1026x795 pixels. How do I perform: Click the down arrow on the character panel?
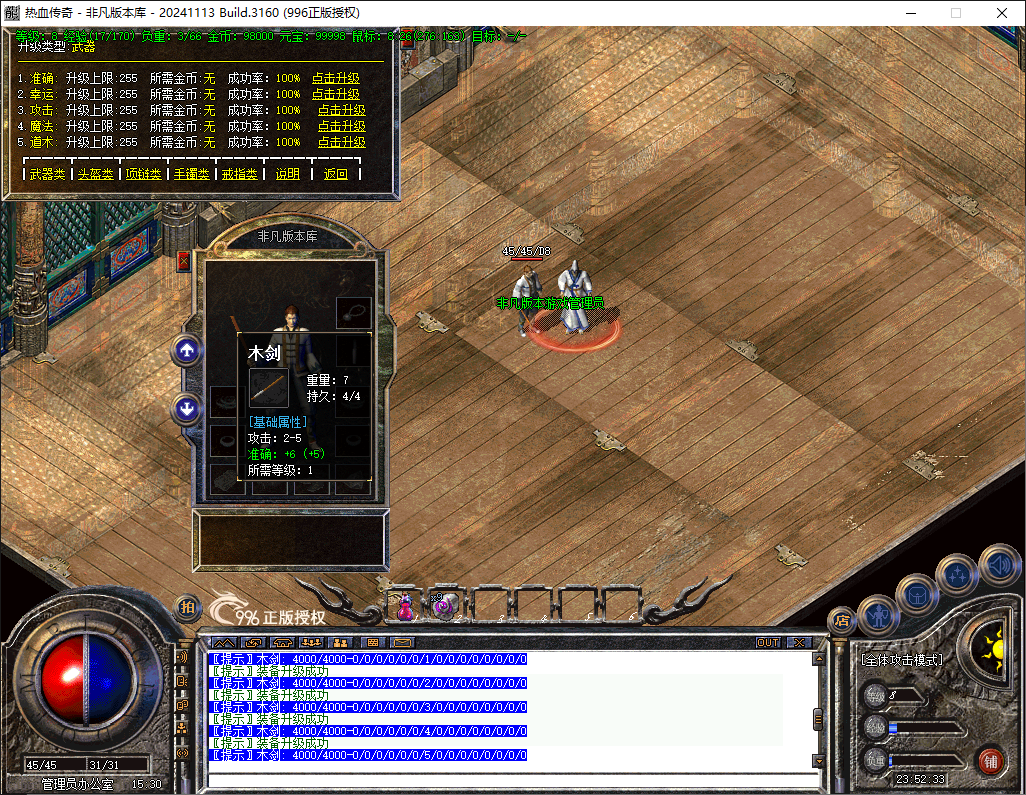tap(187, 408)
